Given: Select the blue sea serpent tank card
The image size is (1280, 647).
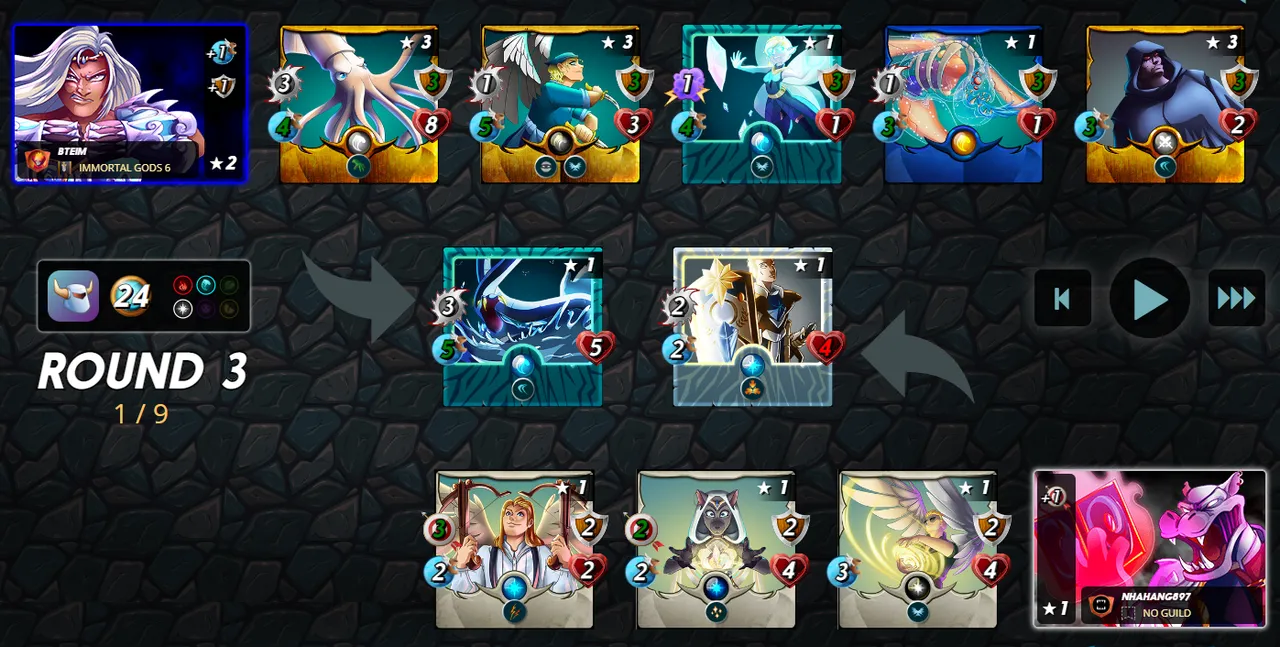Looking at the screenshot, I should pyautogui.click(x=522, y=326).
